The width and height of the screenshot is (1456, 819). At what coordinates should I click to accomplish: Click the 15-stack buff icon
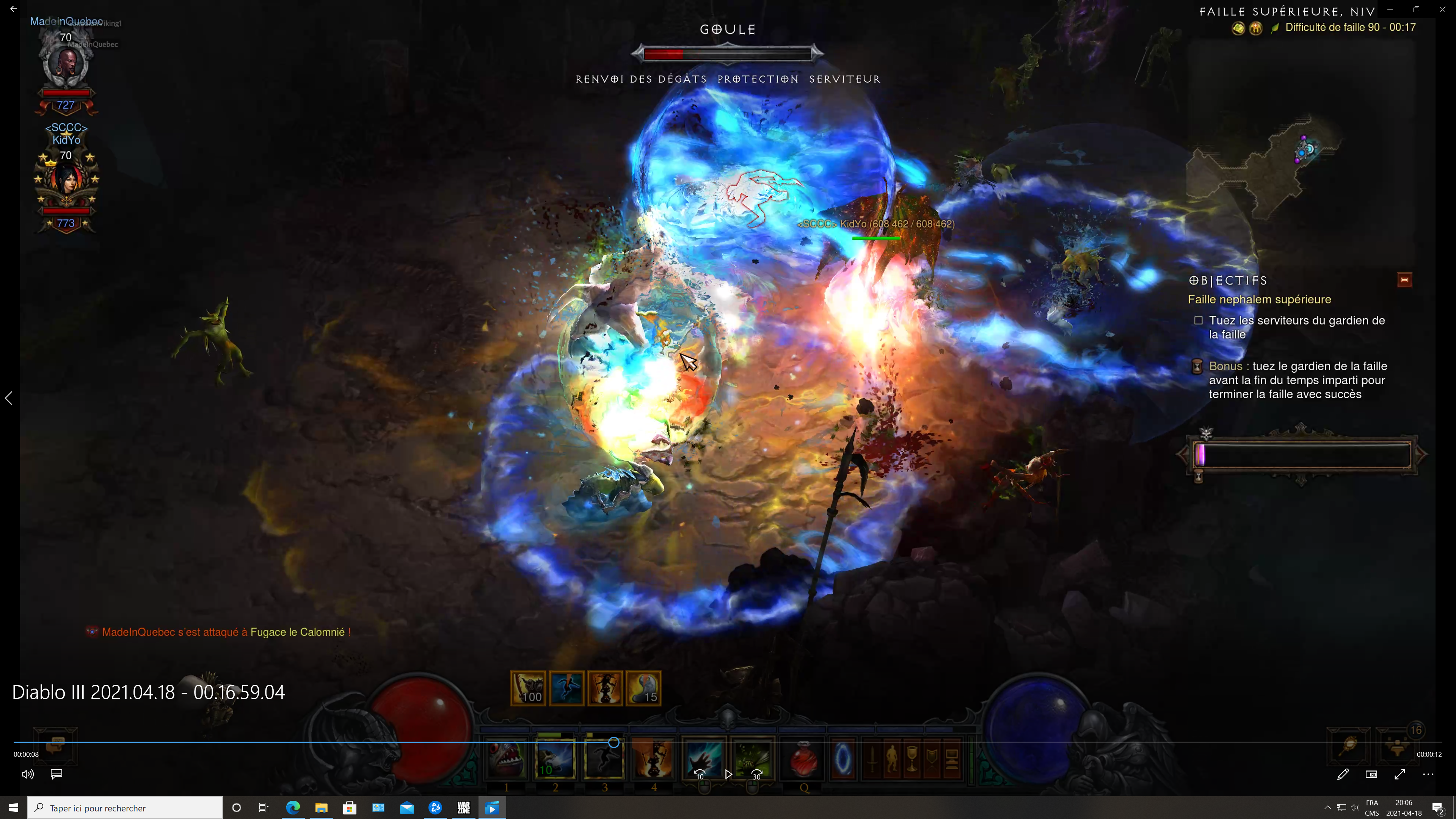coord(643,688)
